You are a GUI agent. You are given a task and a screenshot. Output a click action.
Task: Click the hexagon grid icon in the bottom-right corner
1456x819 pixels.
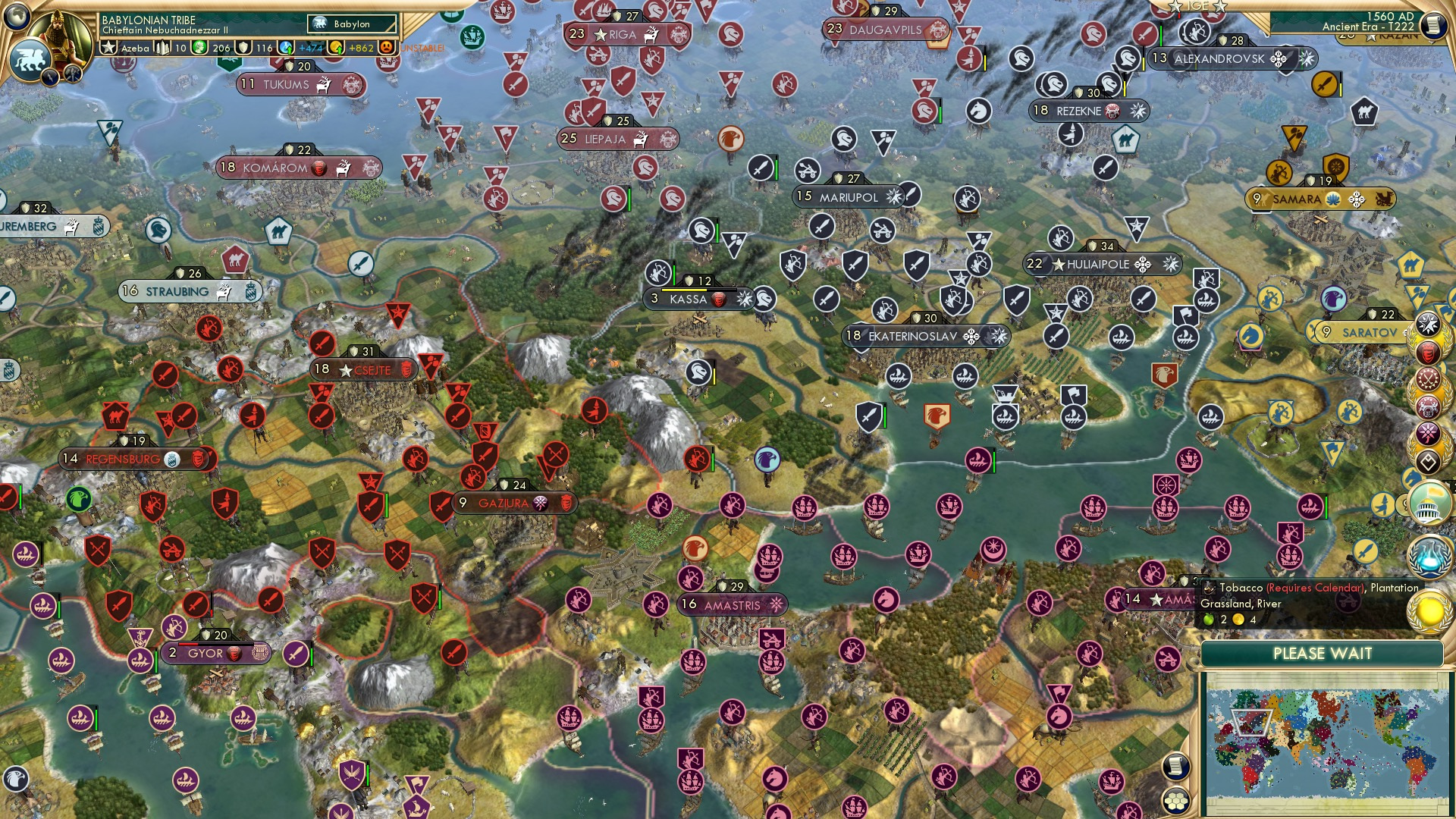(1177, 802)
